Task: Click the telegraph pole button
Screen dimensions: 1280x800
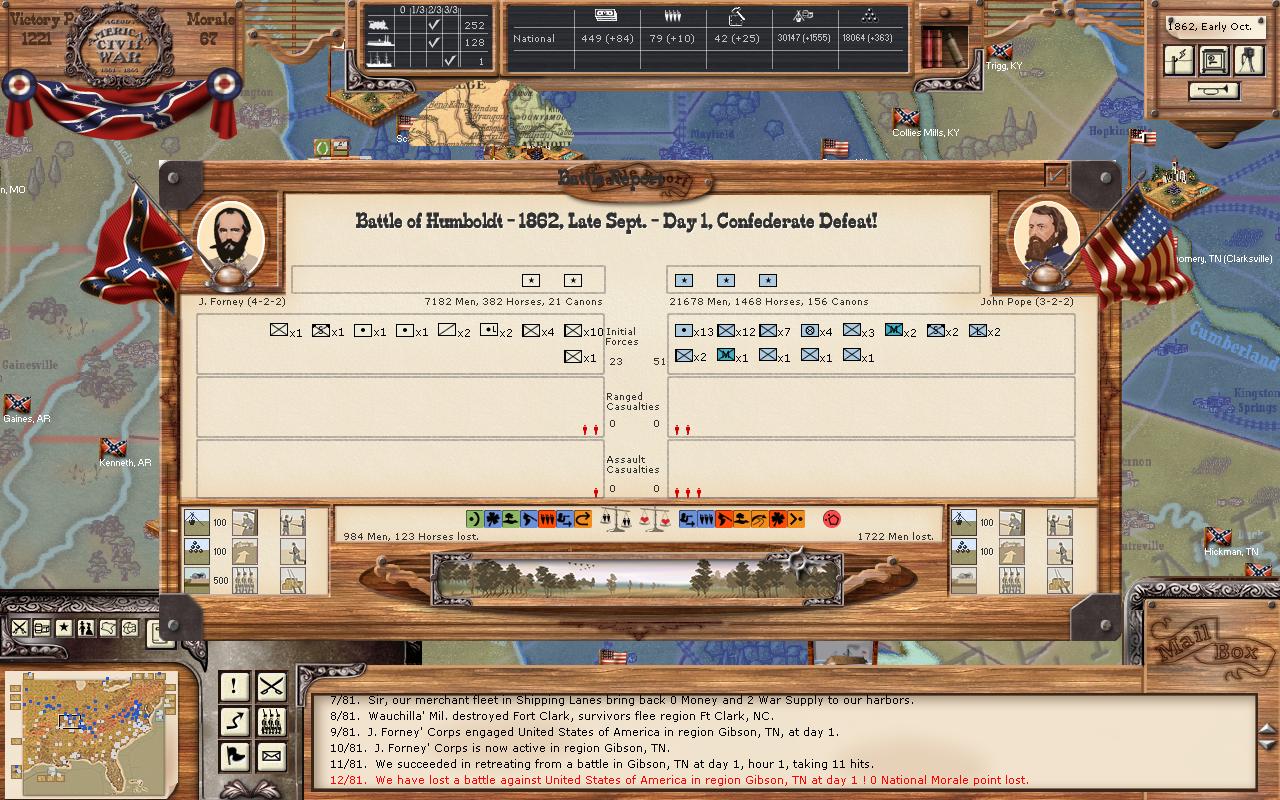Action: [1180, 60]
